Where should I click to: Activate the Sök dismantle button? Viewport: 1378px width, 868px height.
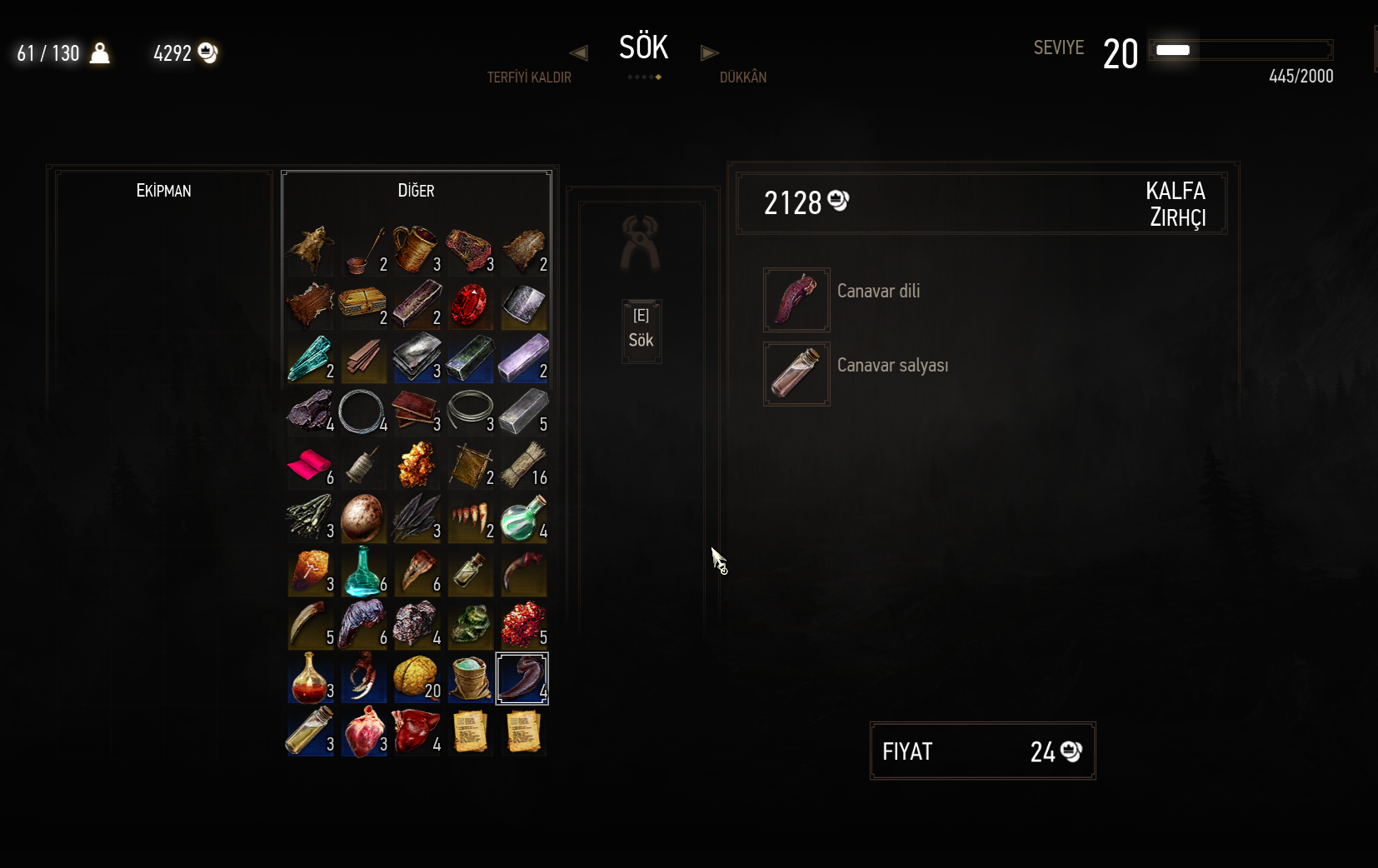[x=641, y=331]
